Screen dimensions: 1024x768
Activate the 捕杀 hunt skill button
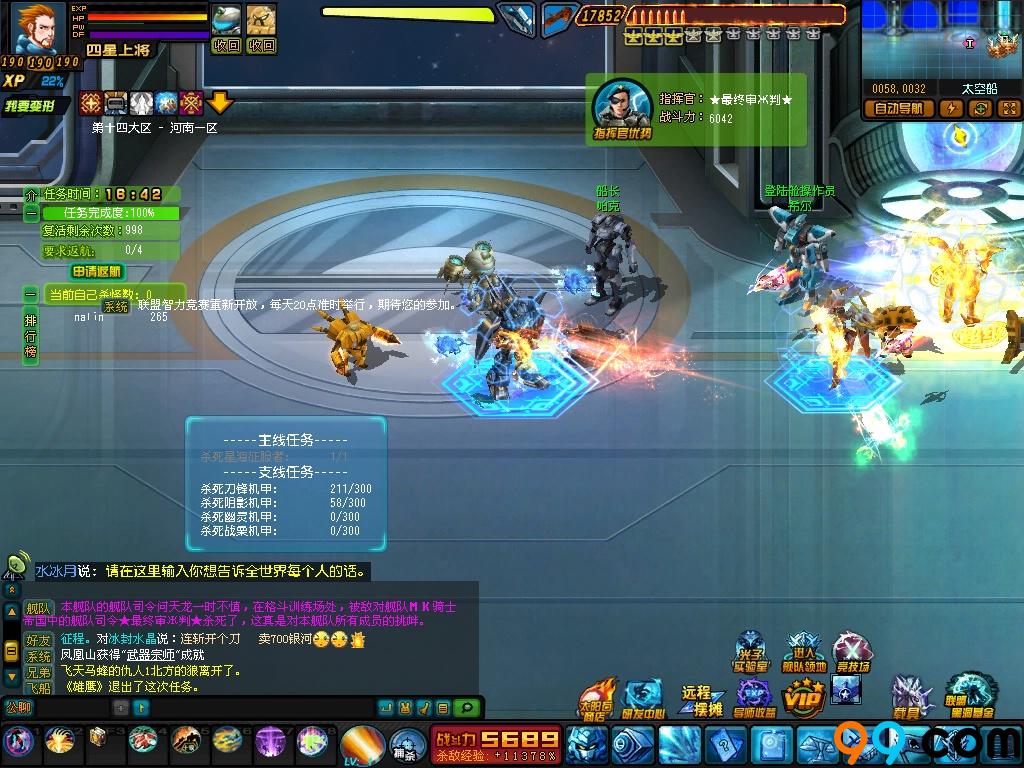coord(406,743)
